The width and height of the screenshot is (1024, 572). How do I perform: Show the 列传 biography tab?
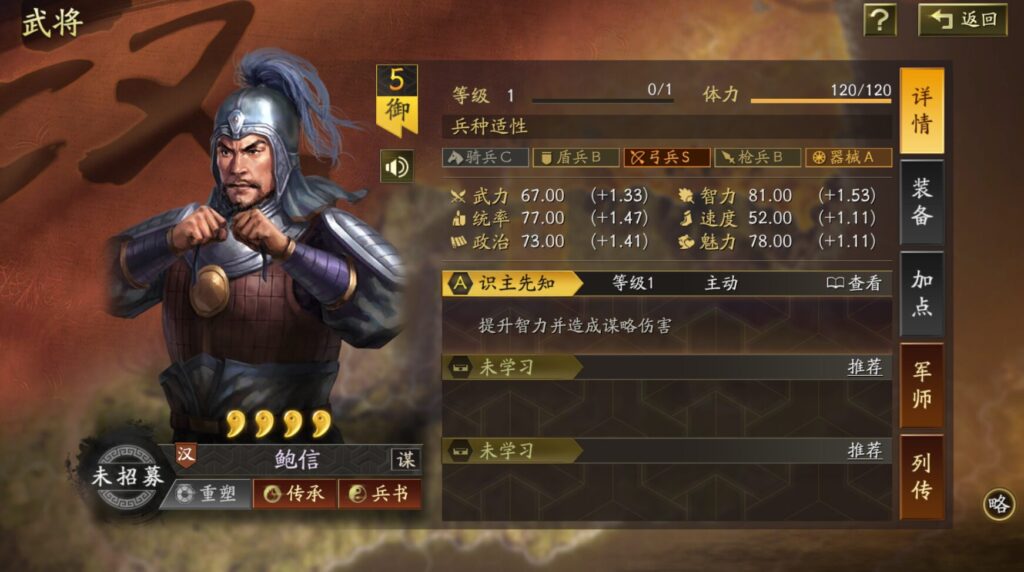(x=921, y=476)
